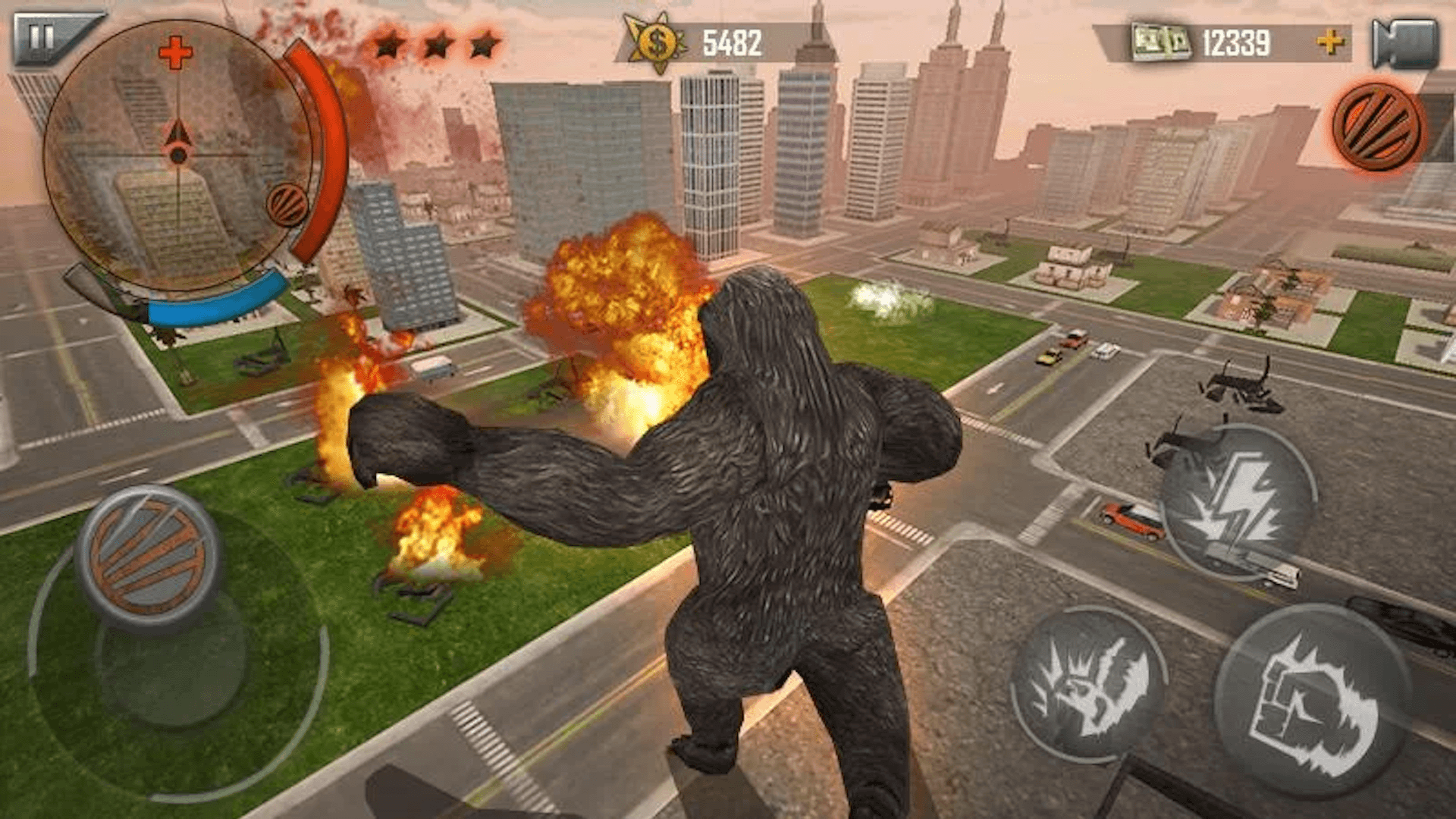This screenshot has width=1456, height=819.
Task: Trigger the fist punch attack
Action: point(1312,701)
